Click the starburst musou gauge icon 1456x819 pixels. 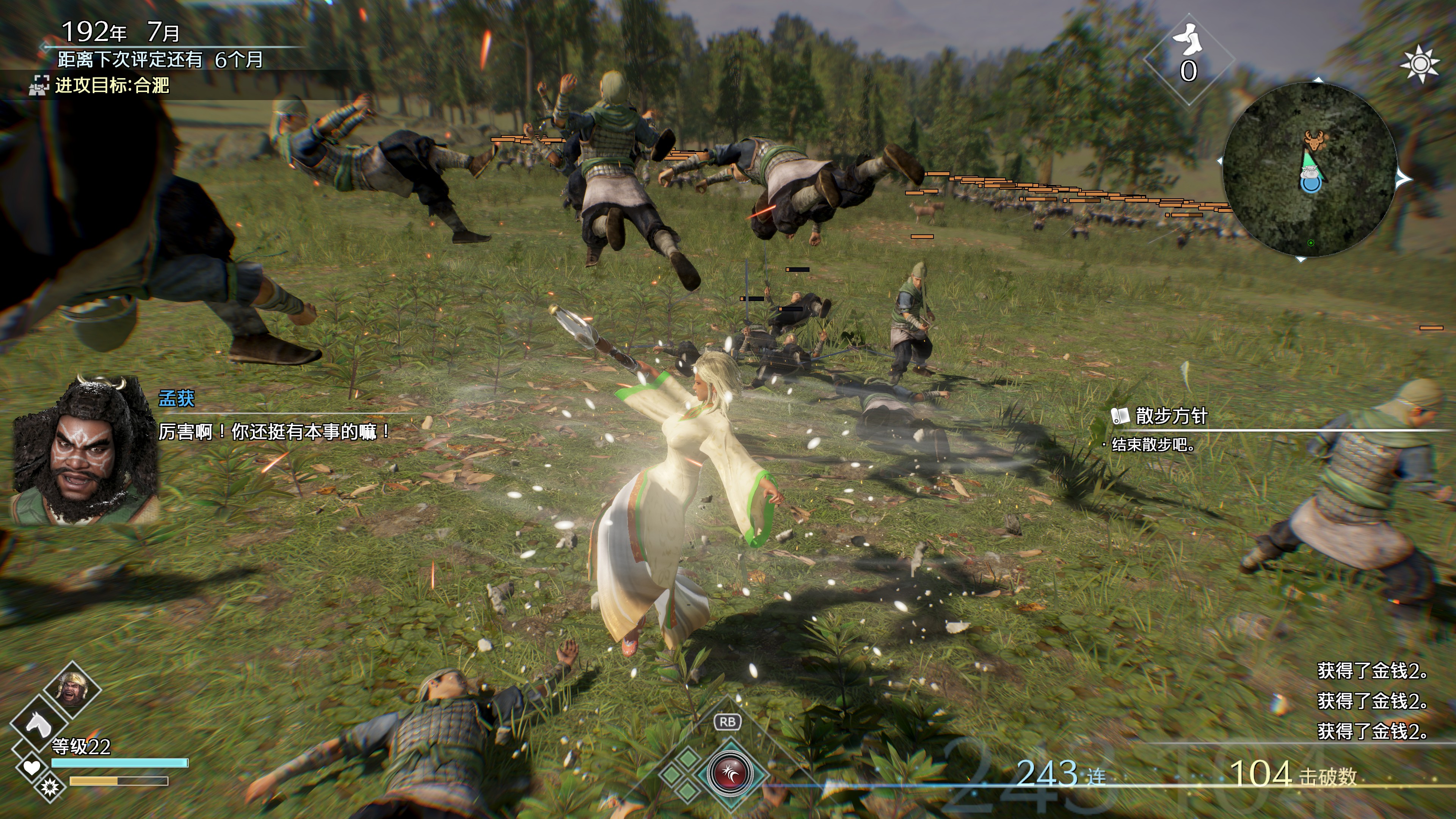50,786
